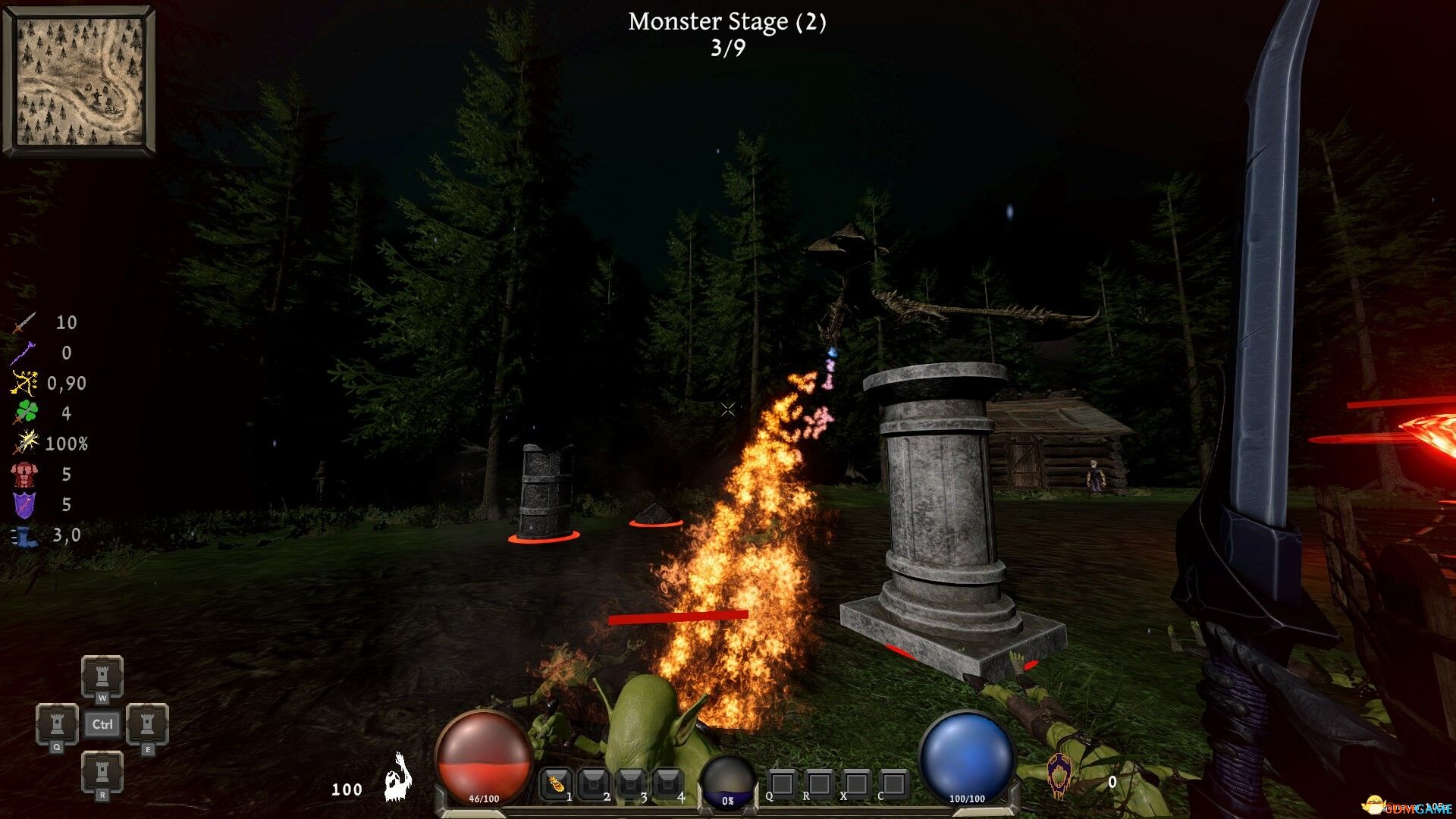Select the tower slot labeled E
This screenshot has width=1456, height=819.
point(147,723)
